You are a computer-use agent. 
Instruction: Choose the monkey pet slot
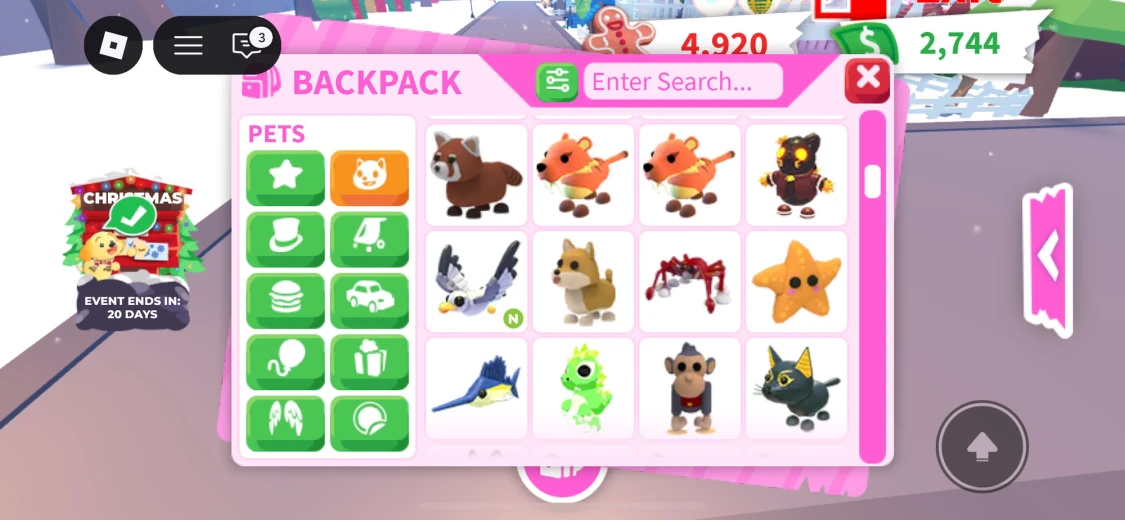[x=689, y=388]
